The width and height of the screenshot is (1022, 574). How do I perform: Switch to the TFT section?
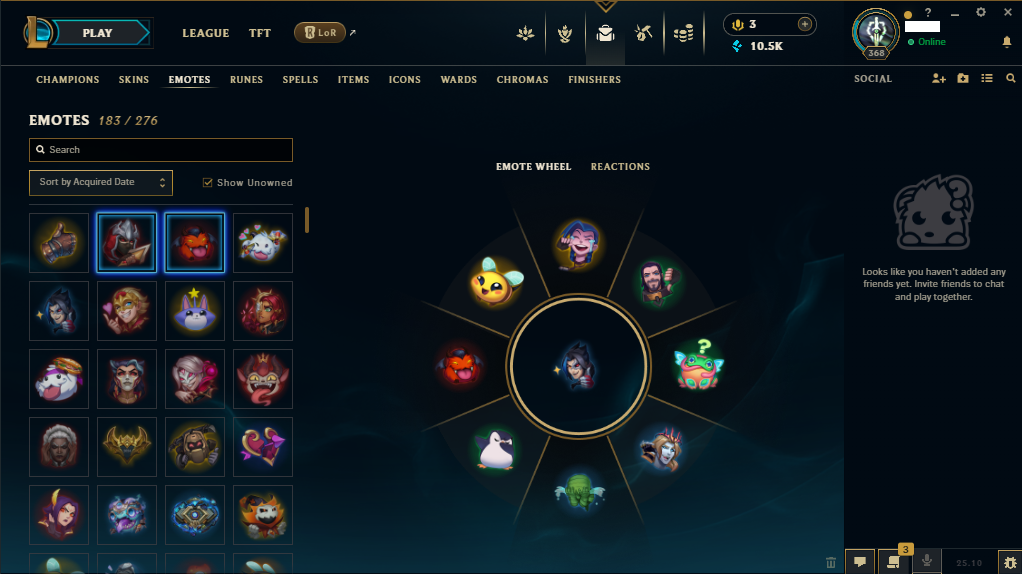pos(260,33)
